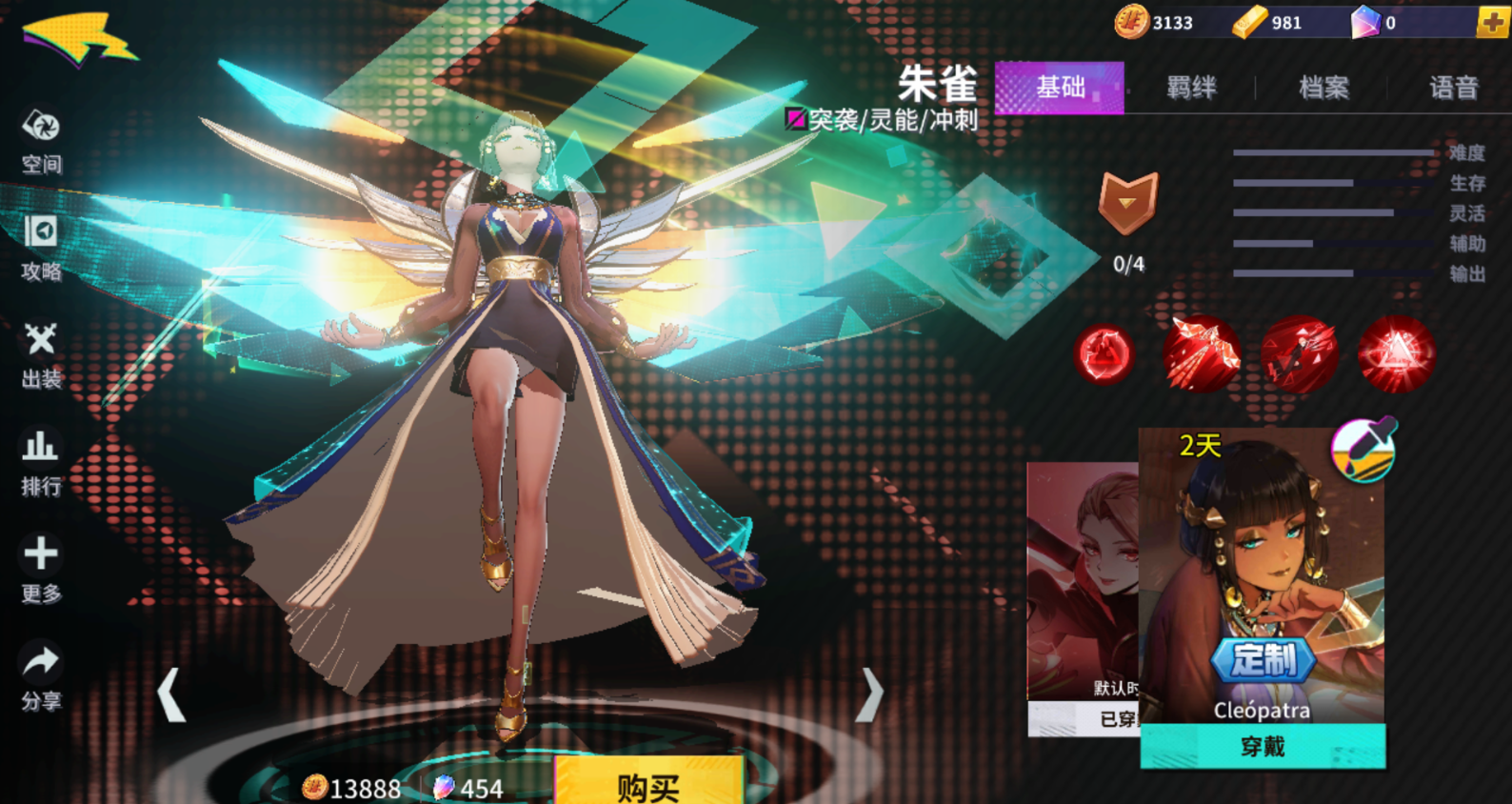Open the 档案 profile tab

coord(1323,89)
